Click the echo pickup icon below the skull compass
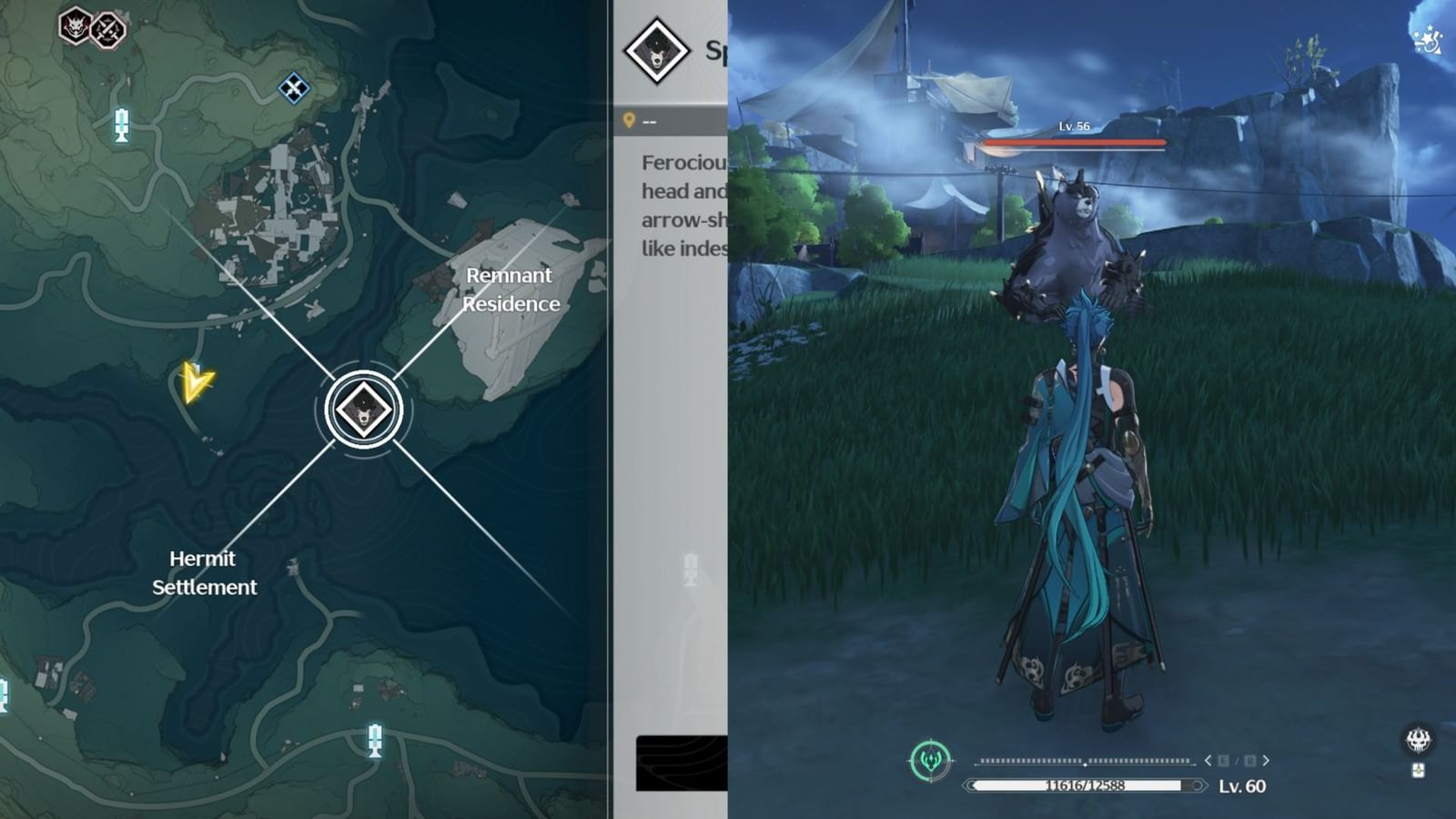The width and height of the screenshot is (1456, 819). (x=1417, y=769)
